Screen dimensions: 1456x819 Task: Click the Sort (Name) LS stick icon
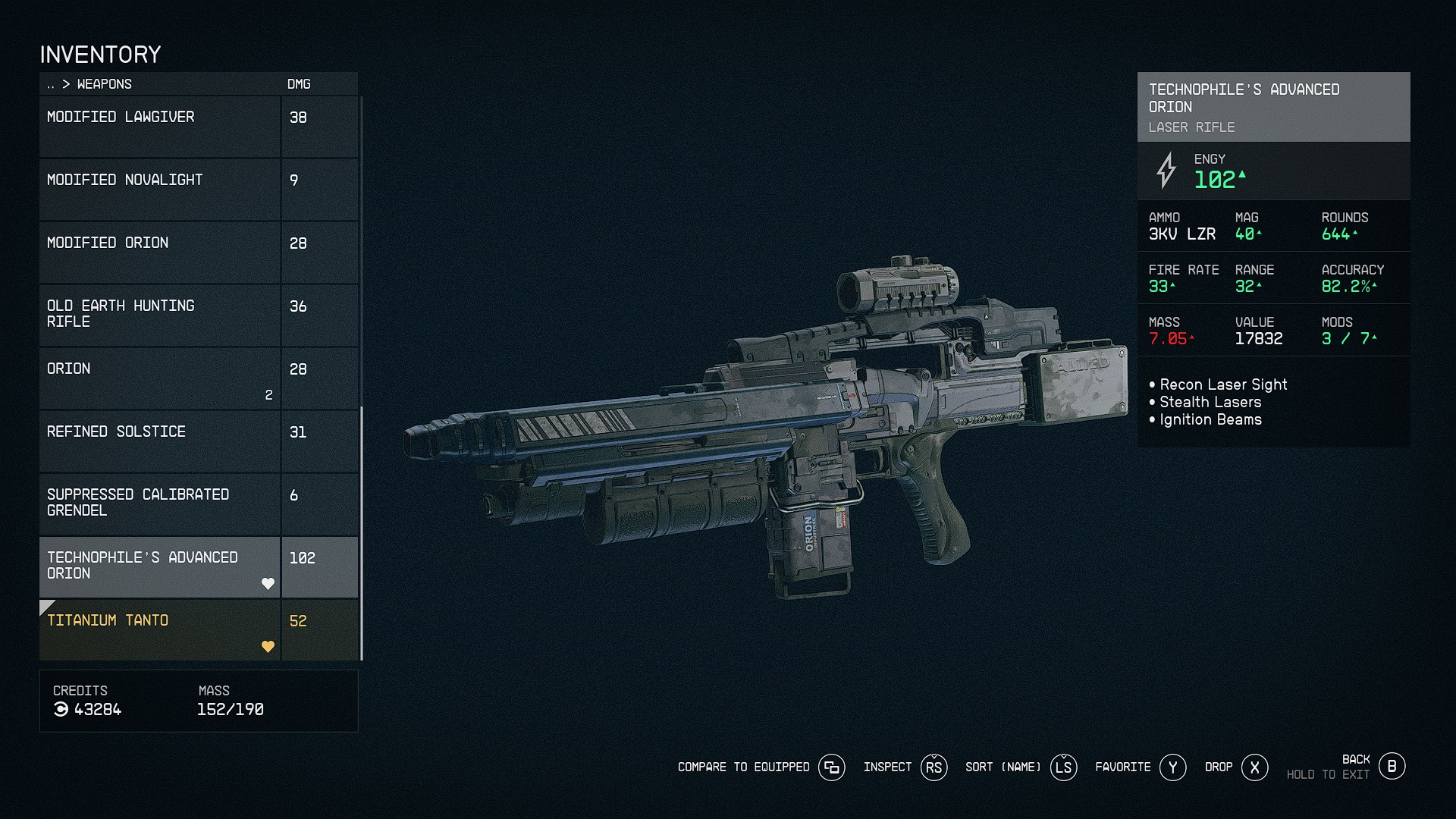1063,767
